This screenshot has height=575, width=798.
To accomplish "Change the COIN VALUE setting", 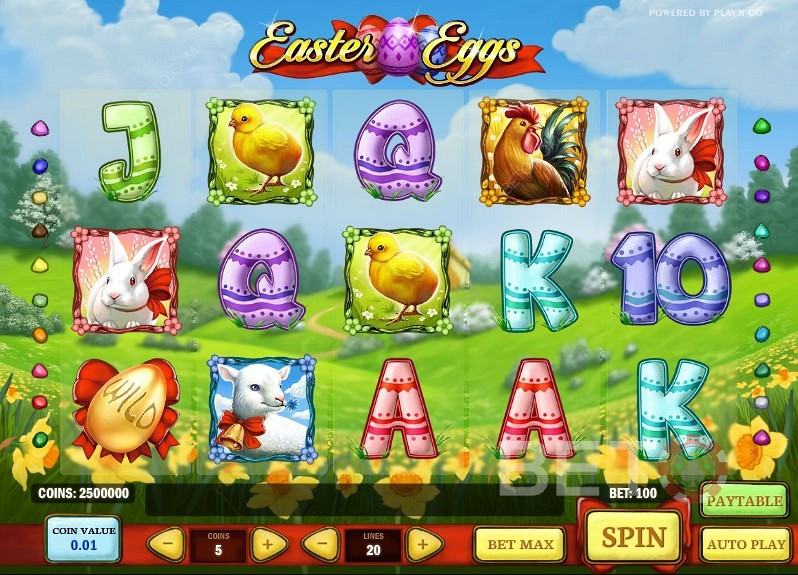I will tap(83, 540).
